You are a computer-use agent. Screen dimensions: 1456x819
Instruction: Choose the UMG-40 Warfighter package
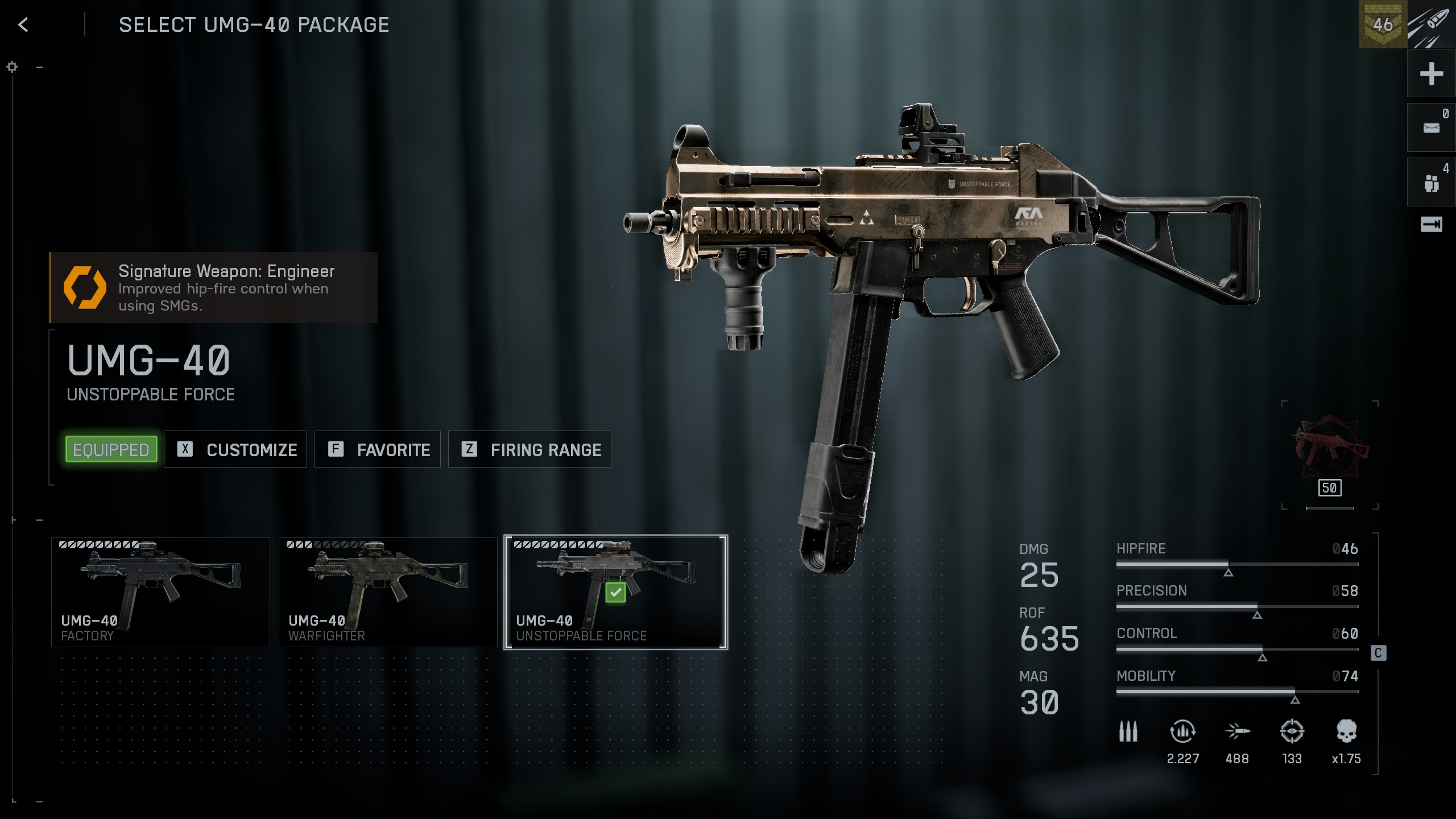coord(388,592)
